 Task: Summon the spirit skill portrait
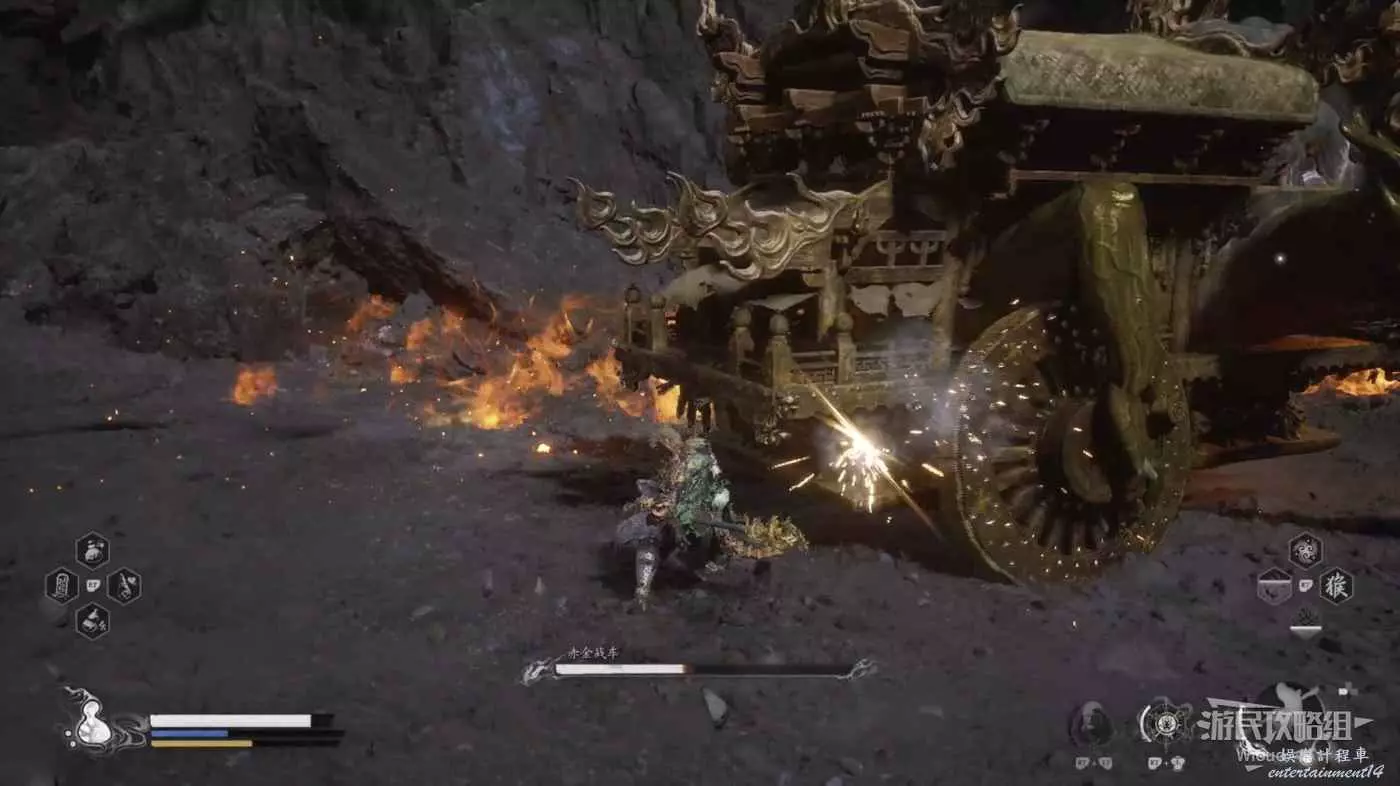coord(1092,722)
